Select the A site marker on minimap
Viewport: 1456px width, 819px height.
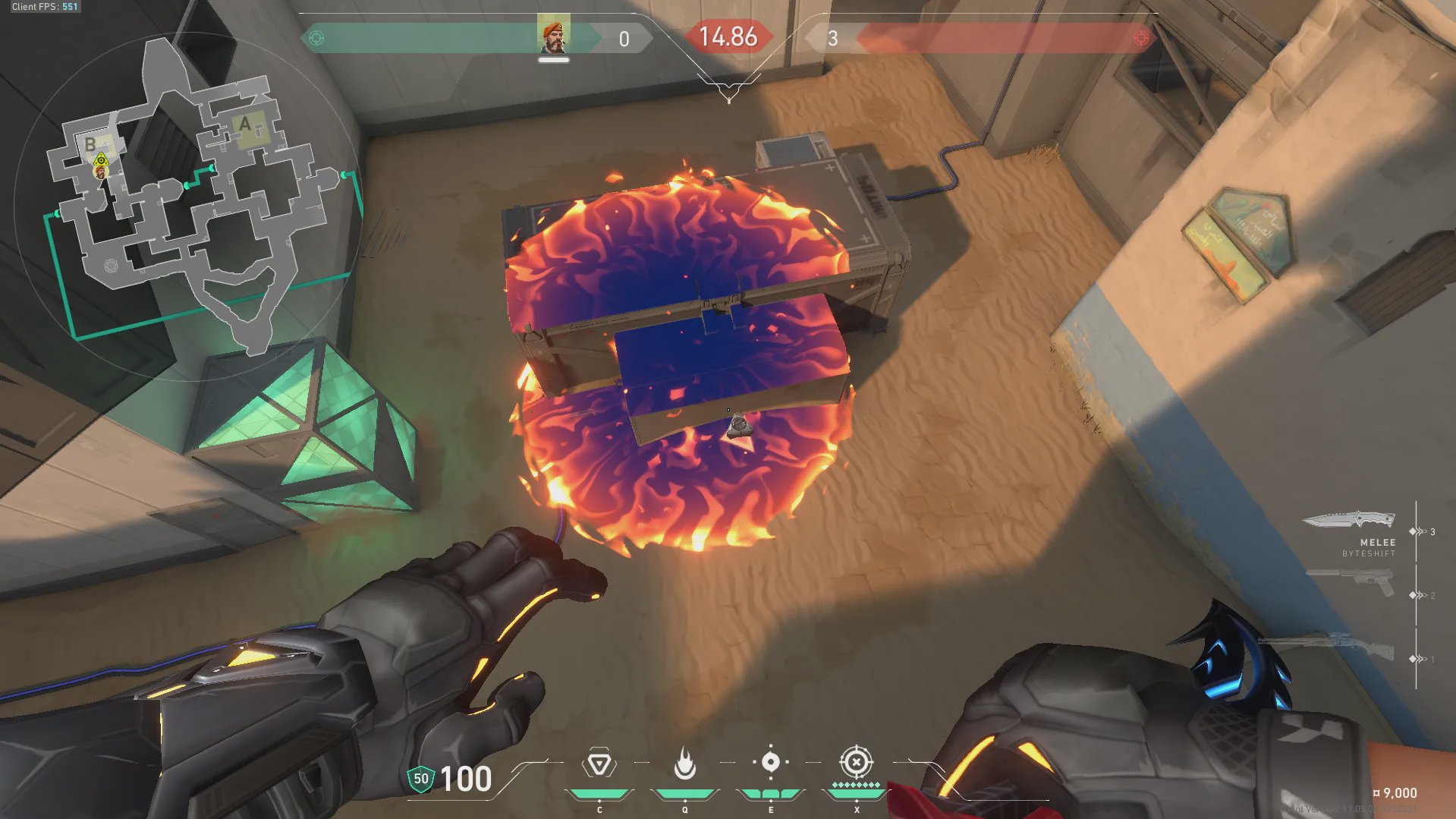[245, 124]
